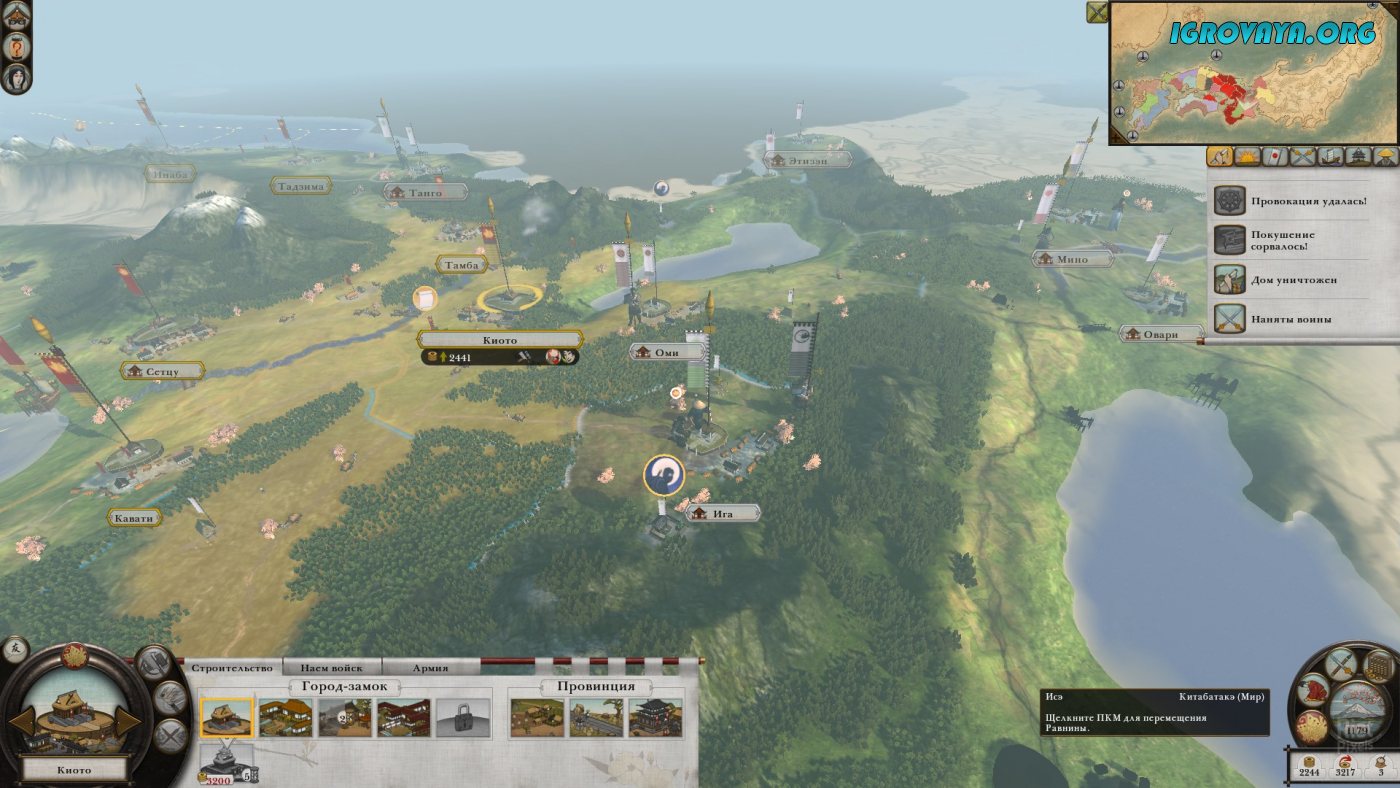Show the Наняты воины notification

tap(1294, 319)
